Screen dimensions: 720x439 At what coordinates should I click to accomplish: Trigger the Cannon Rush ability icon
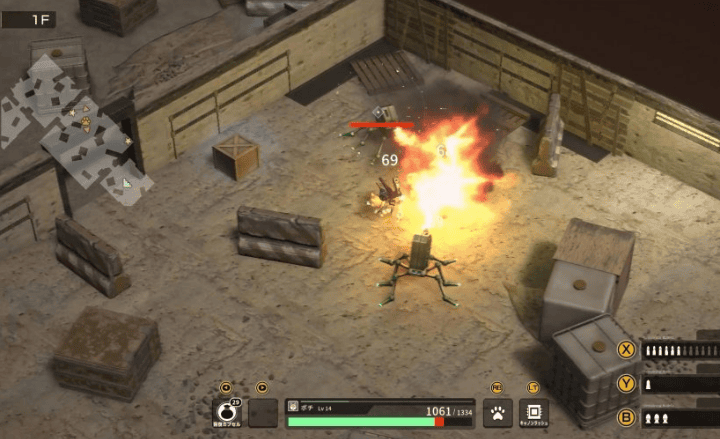(x=533, y=412)
